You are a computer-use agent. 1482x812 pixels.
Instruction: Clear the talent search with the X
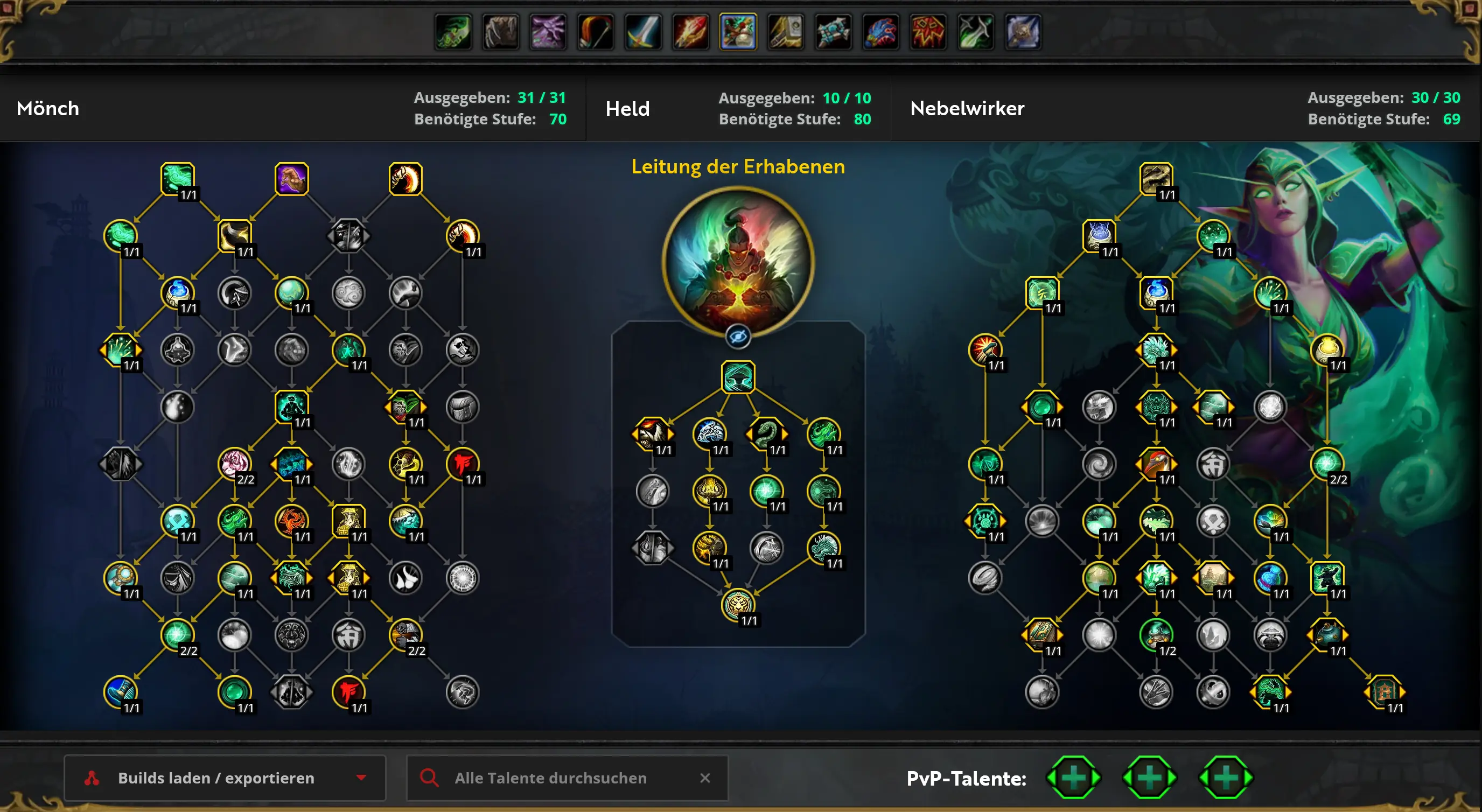coord(705,778)
